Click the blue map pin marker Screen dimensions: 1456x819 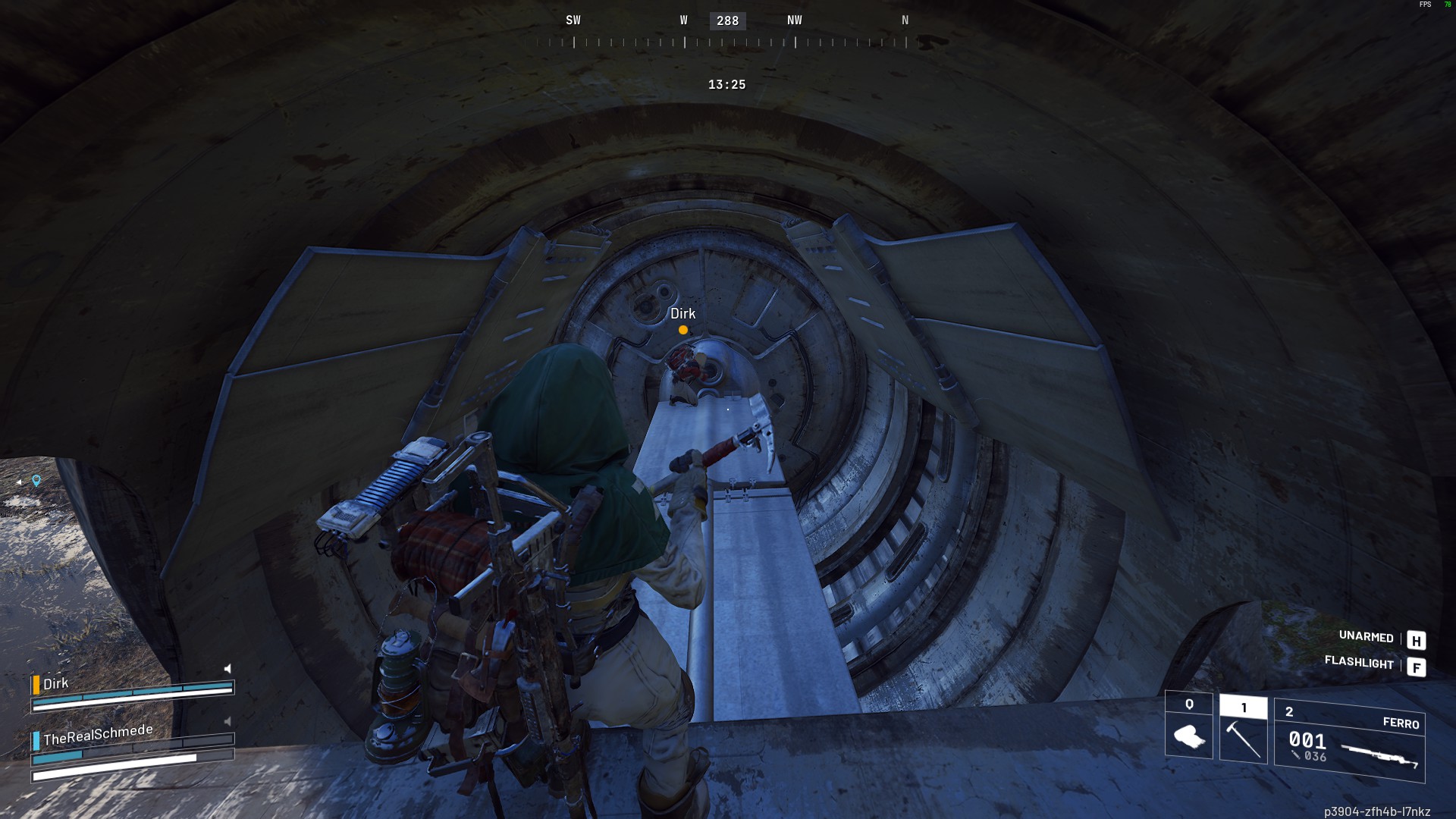click(x=36, y=480)
